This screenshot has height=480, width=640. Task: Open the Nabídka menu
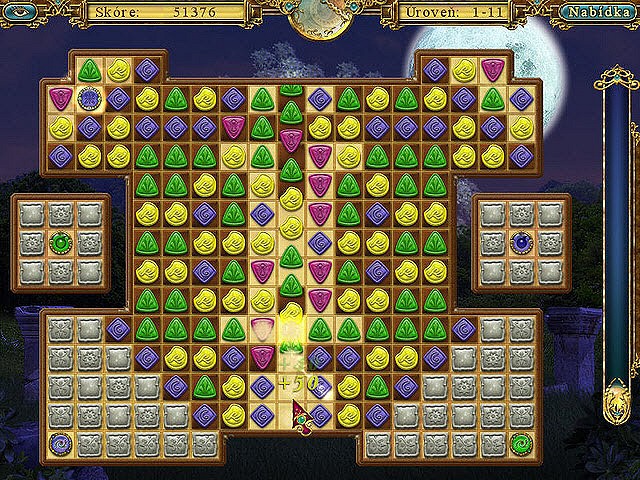click(x=594, y=13)
